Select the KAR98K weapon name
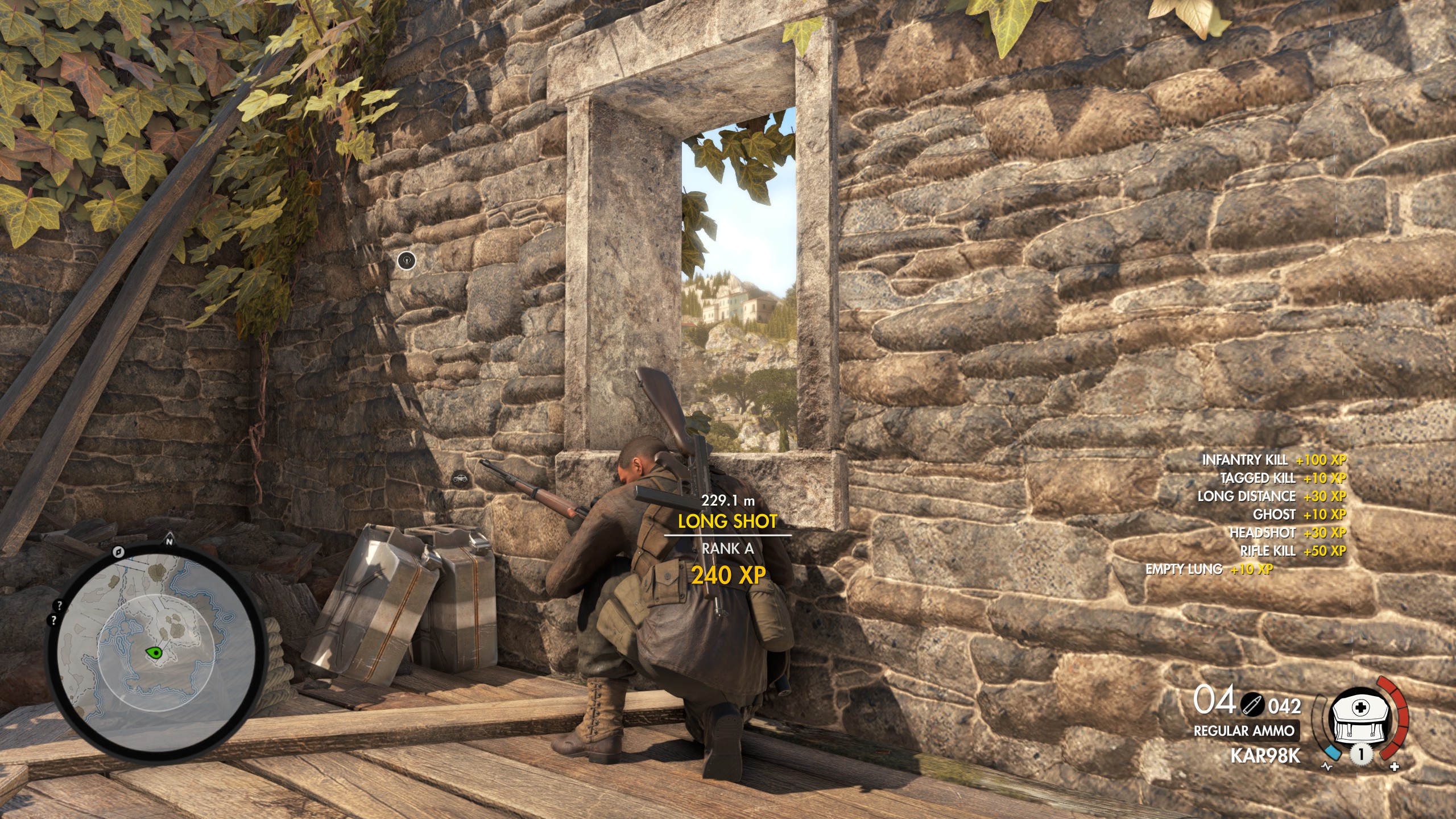Screen dimensions: 1456x819 point(1265,756)
